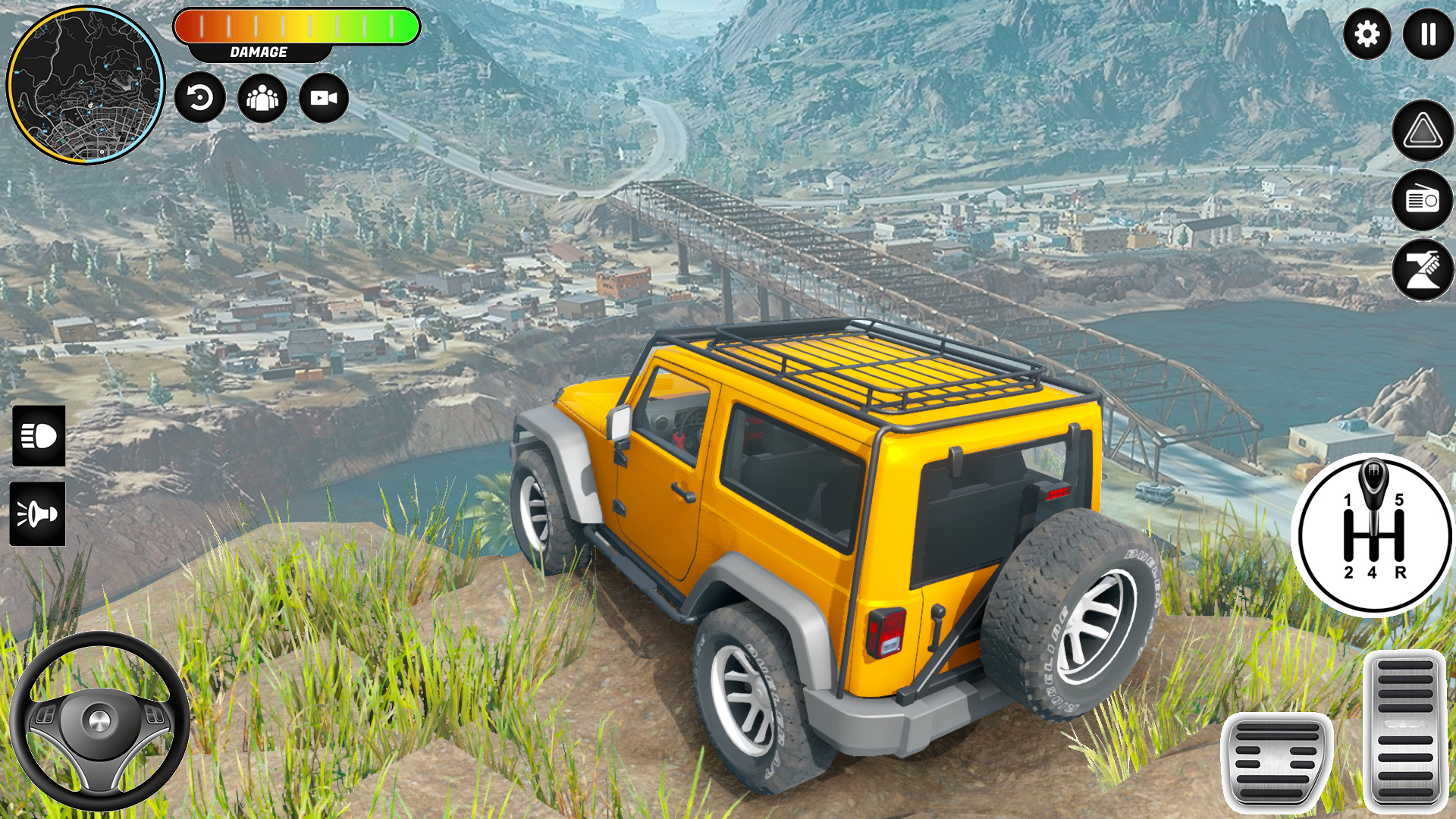
Task: Open the settings gear menu
Action: 1367,34
